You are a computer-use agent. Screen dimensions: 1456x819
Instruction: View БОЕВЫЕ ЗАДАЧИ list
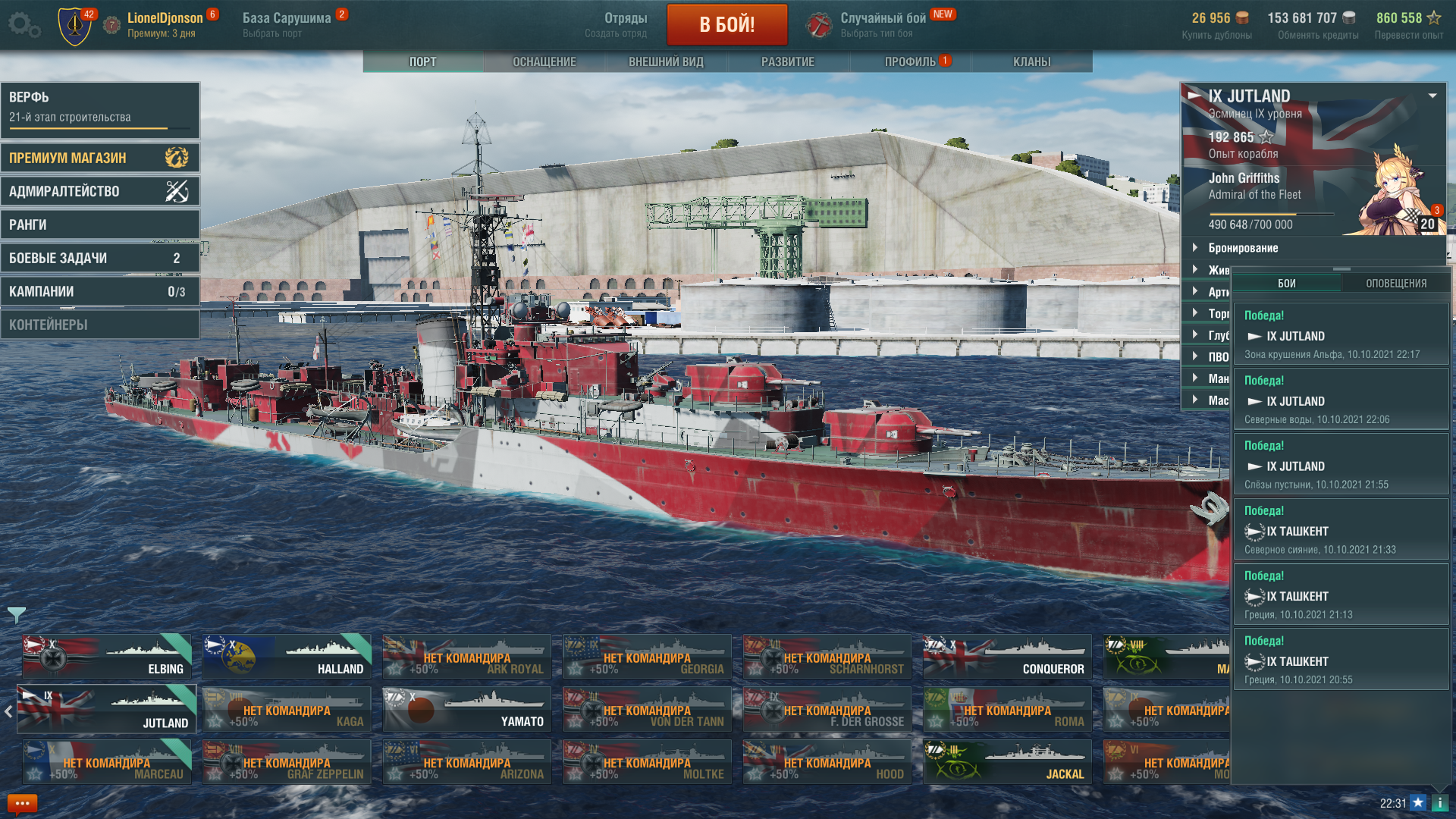[x=100, y=258]
